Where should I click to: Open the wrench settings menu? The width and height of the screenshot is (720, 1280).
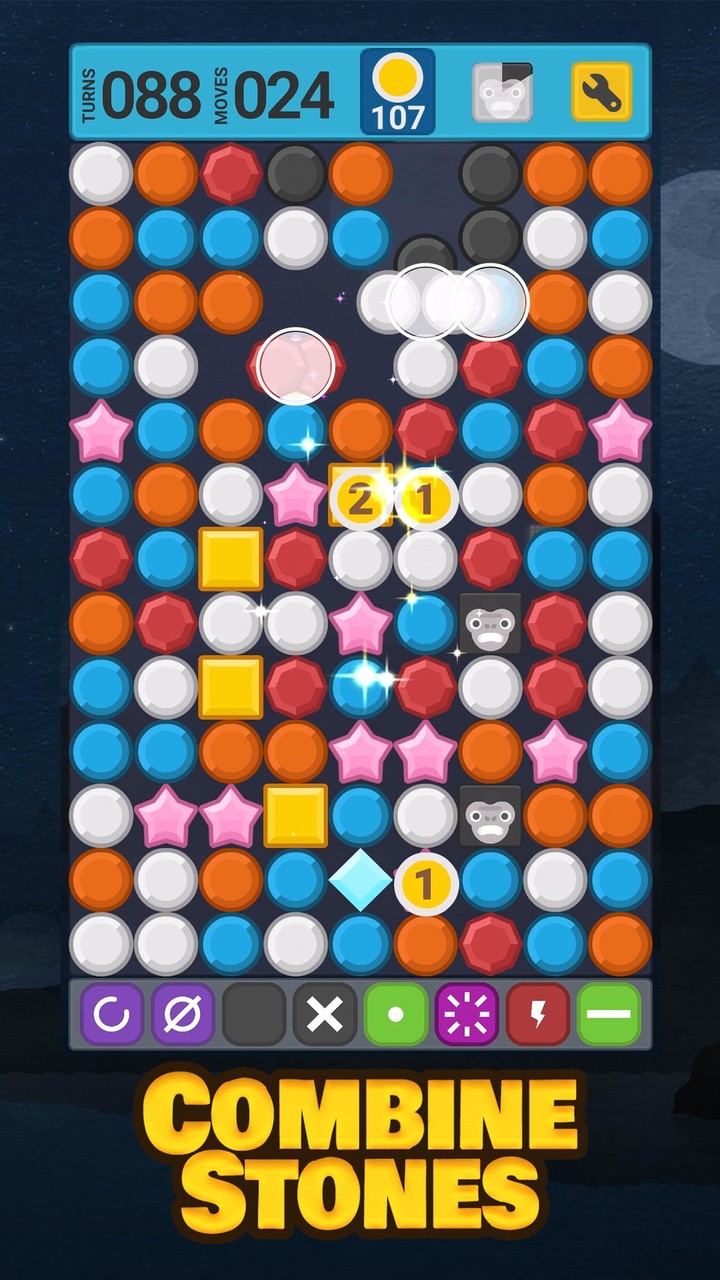601,93
